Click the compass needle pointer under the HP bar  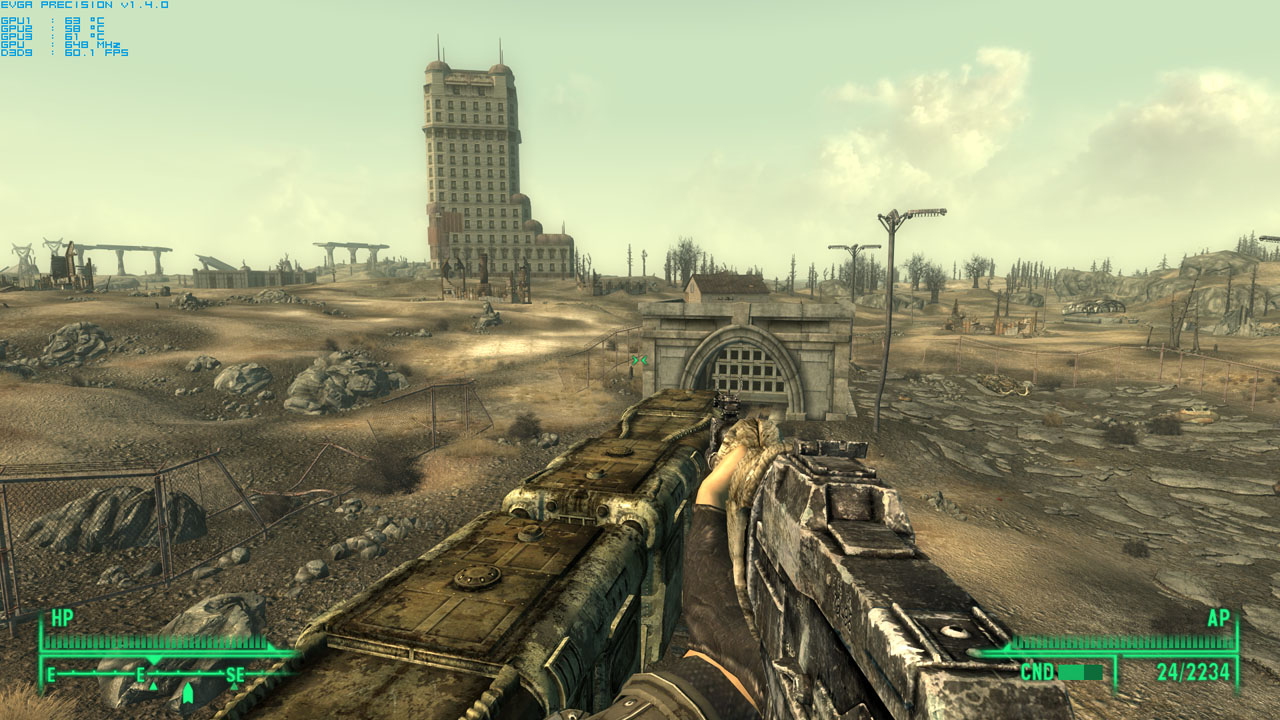tap(153, 661)
